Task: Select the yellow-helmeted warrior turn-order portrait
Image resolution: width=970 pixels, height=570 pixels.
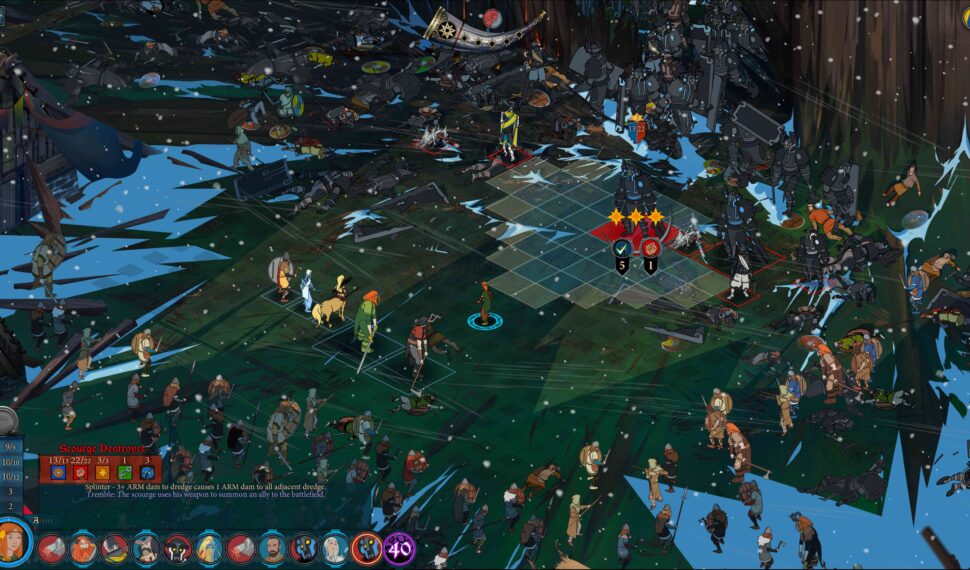Action: point(115,548)
